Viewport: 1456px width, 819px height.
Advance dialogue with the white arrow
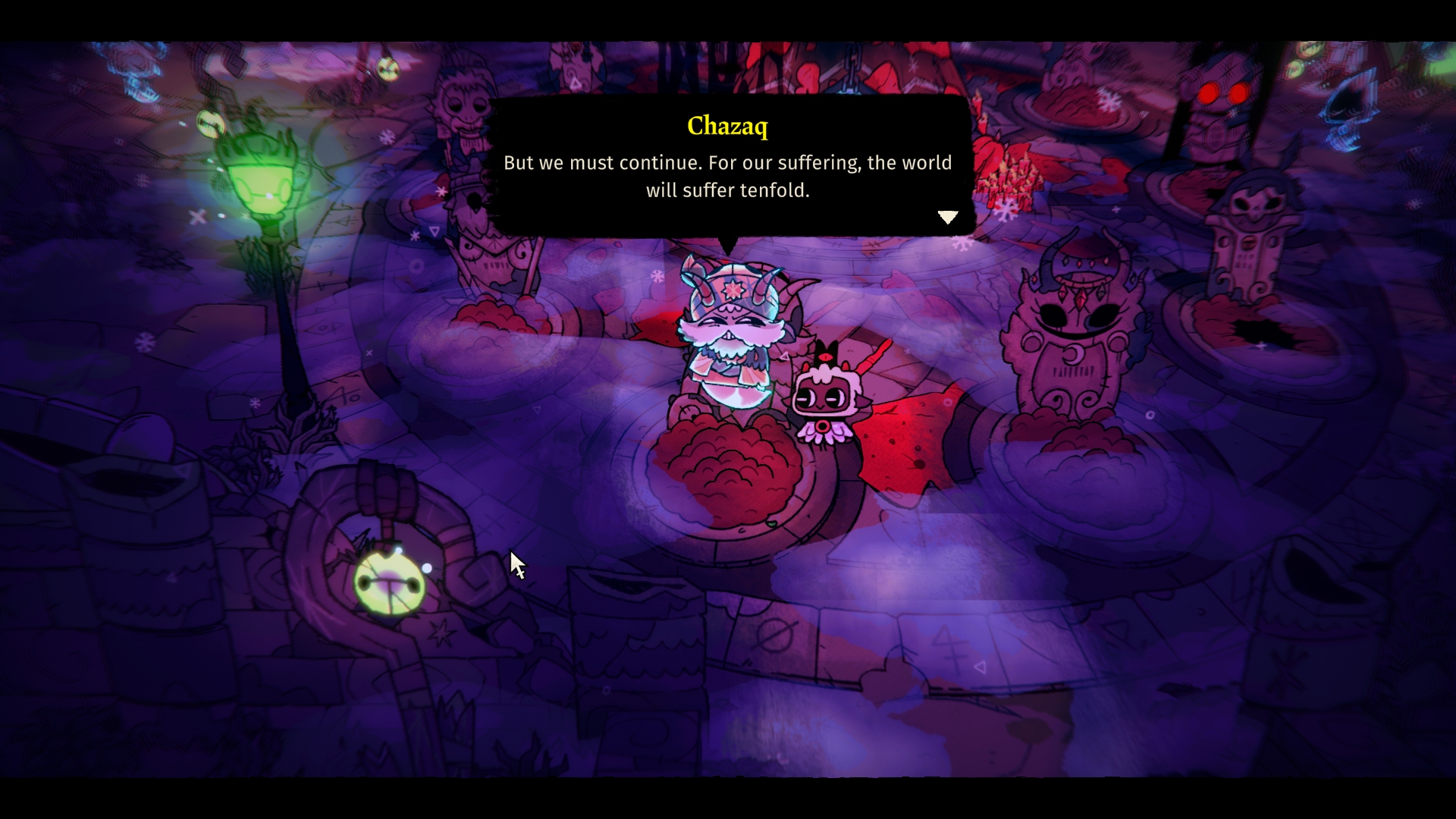(948, 218)
